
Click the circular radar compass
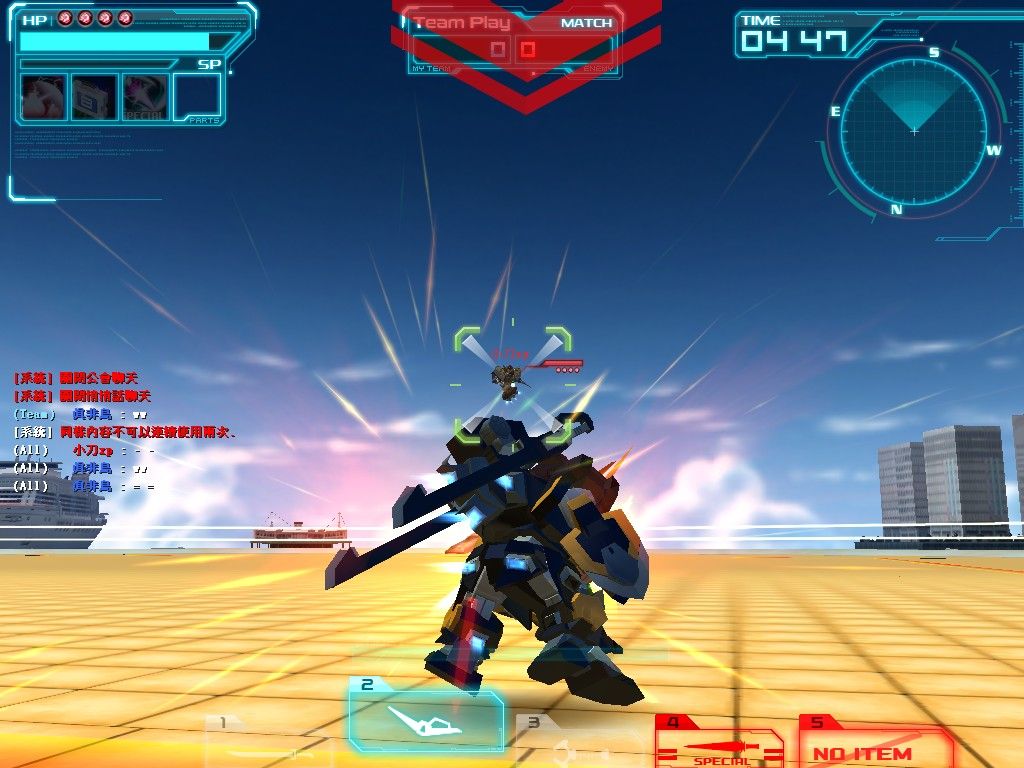tap(914, 130)
